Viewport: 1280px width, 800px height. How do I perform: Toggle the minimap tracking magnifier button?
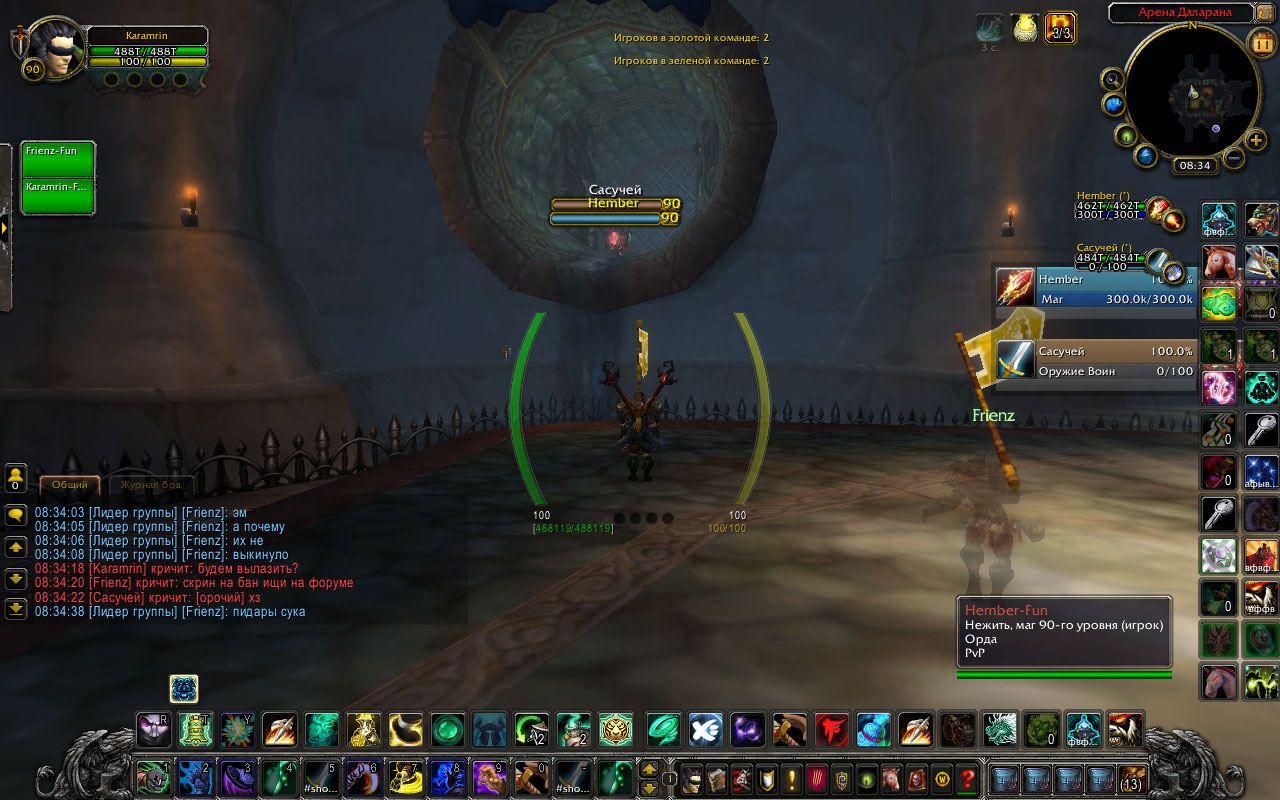[1112, 78]
